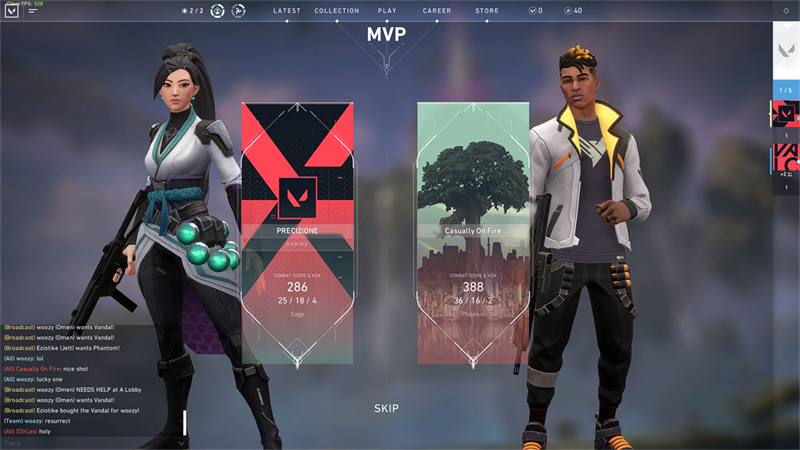
Task: Select the PRECIZIONE player card
Action: point(297,232)
